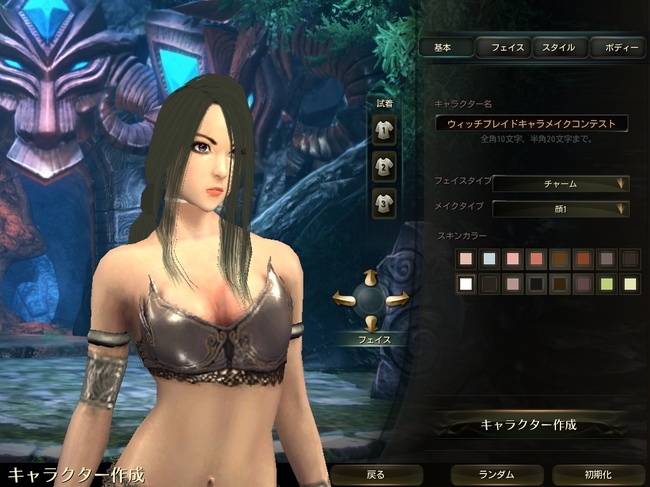Randomize appearance with ランダム

496,474
